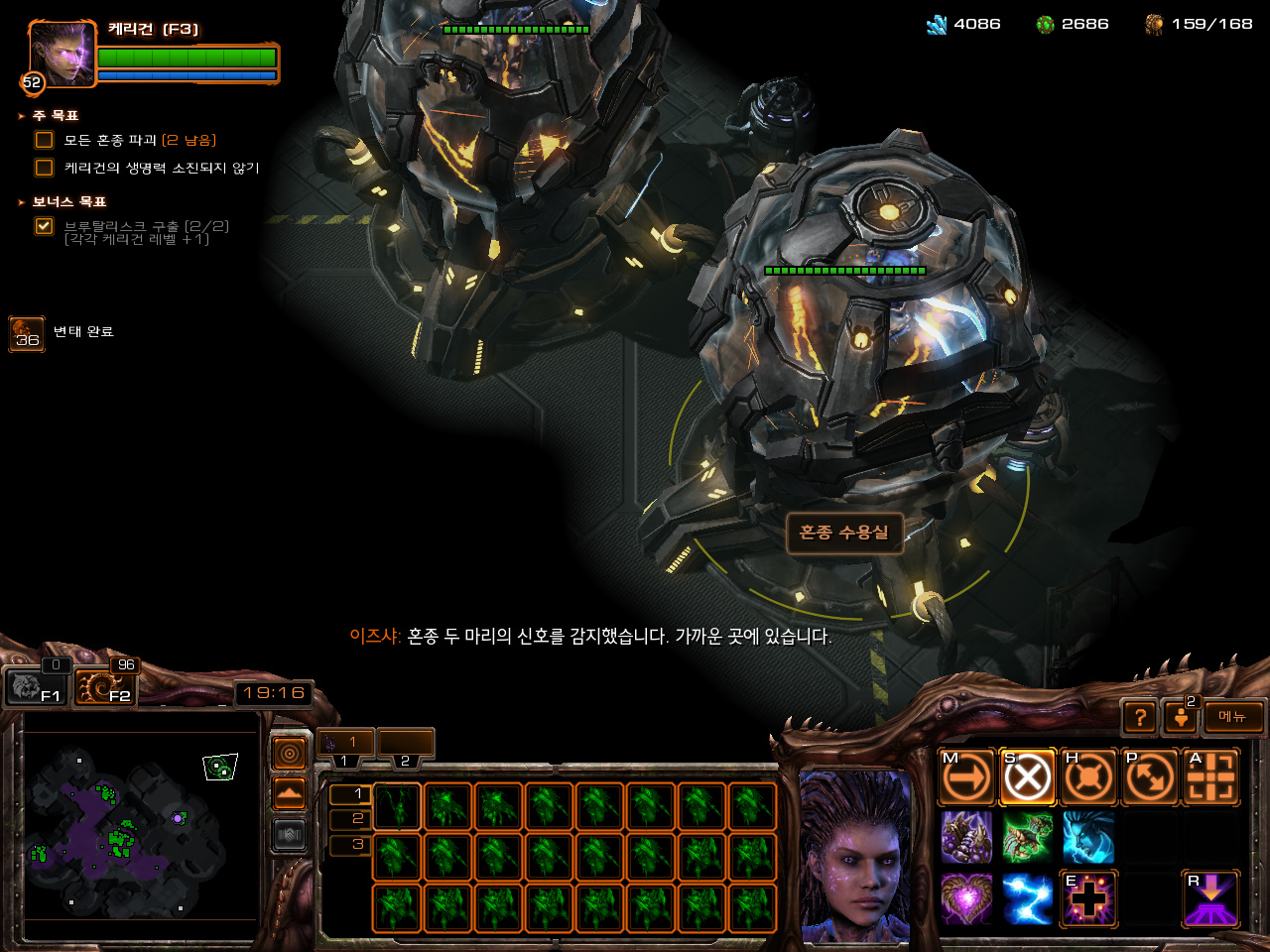Image resolution: width=1270 pixels, height=952 pixels.
Task: Issue the Stop command
Action: (1027, 776)
